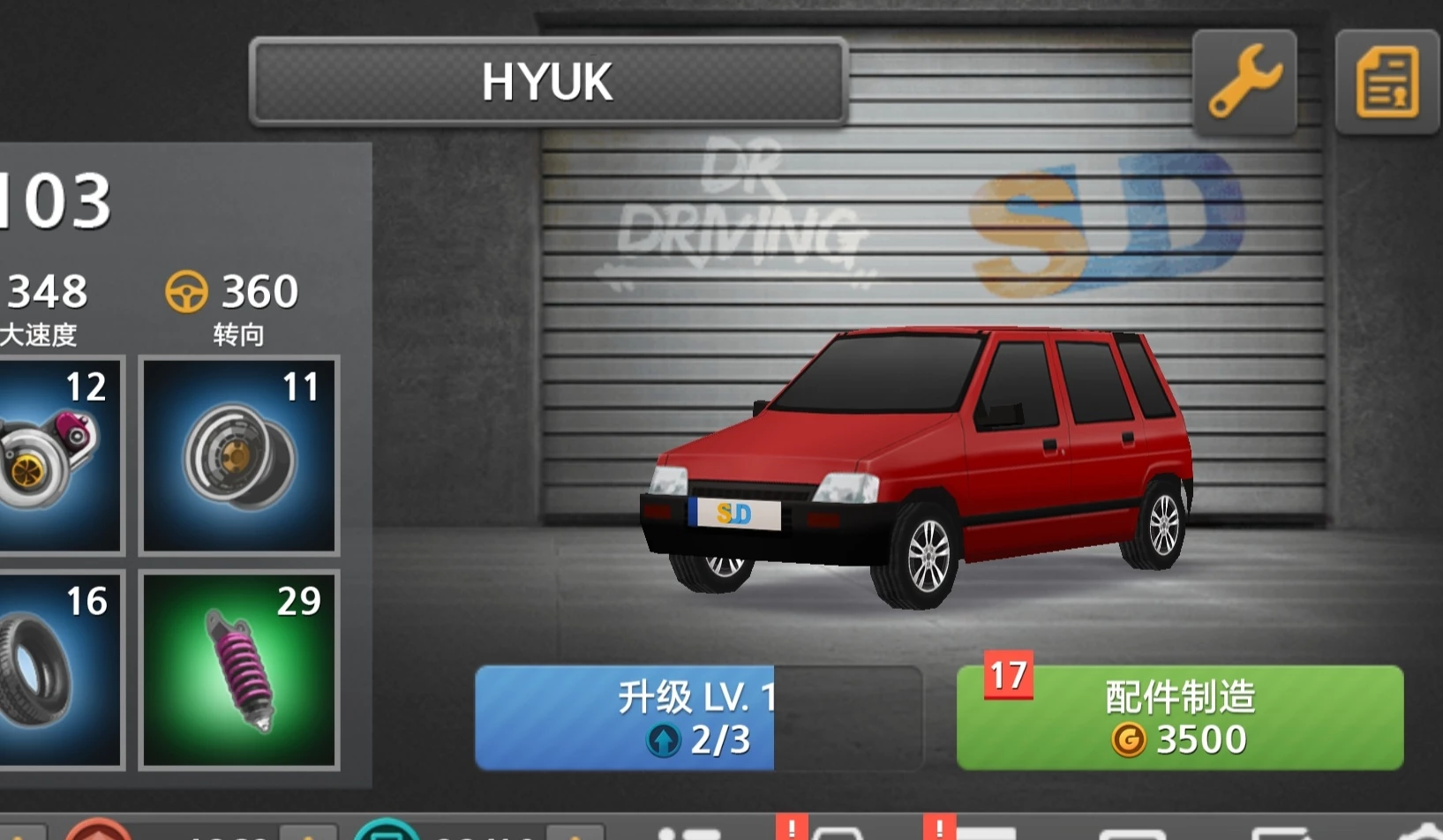1443x840 pixels.
Task: Open the clipboard document button
Action: pyautogui.click(x=1387, y=82)
